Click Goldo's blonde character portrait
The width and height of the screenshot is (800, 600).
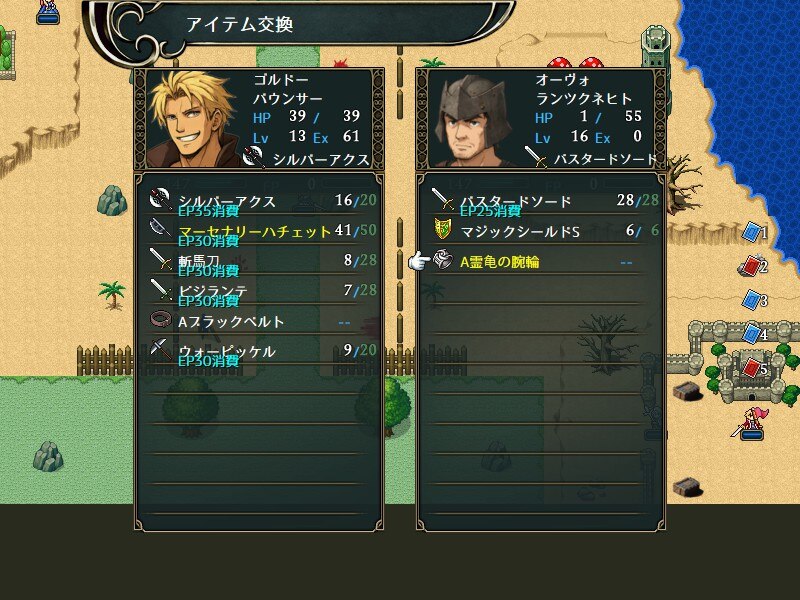(192, 120)
